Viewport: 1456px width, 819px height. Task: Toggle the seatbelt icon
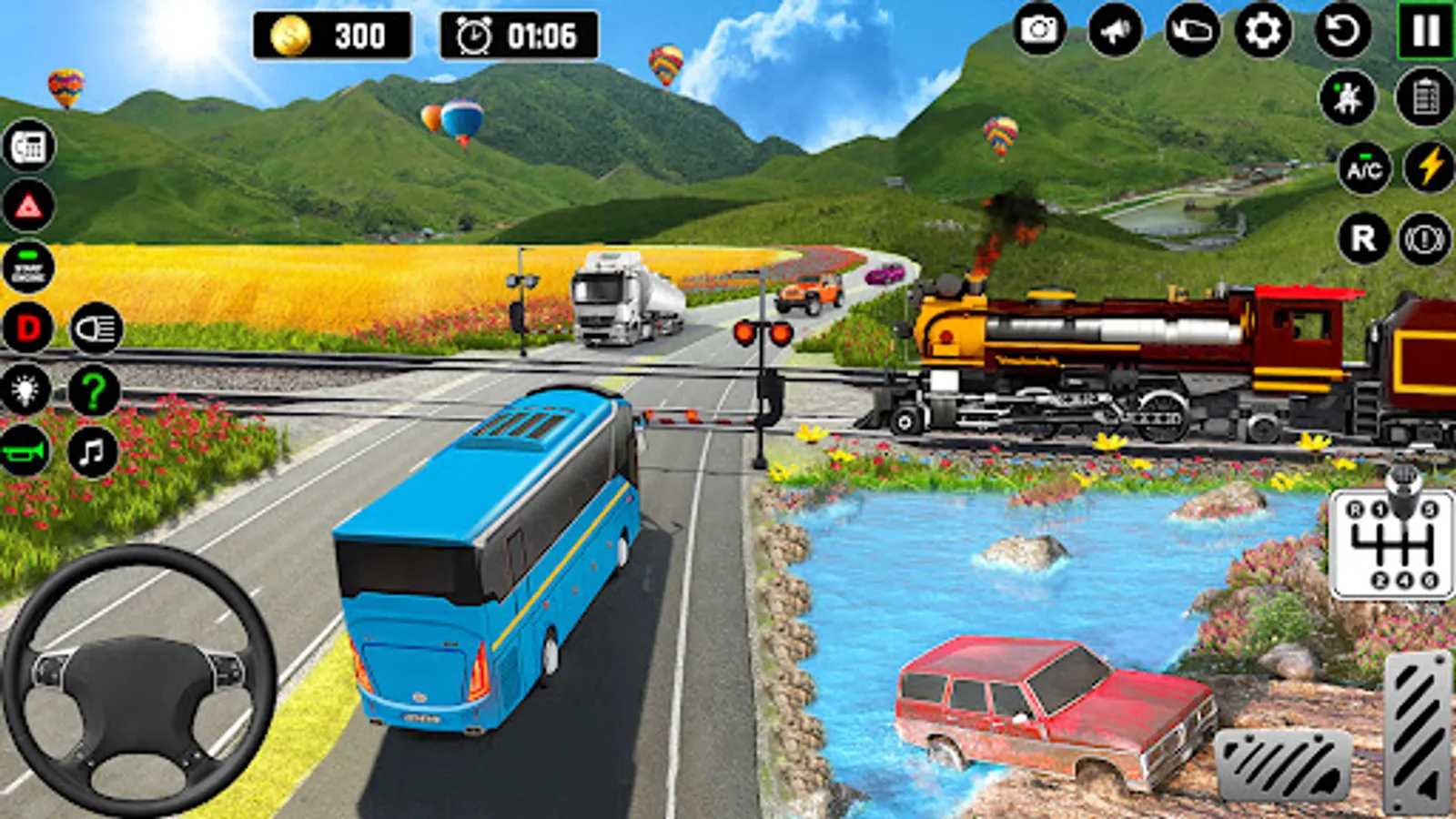(1347, 96)
